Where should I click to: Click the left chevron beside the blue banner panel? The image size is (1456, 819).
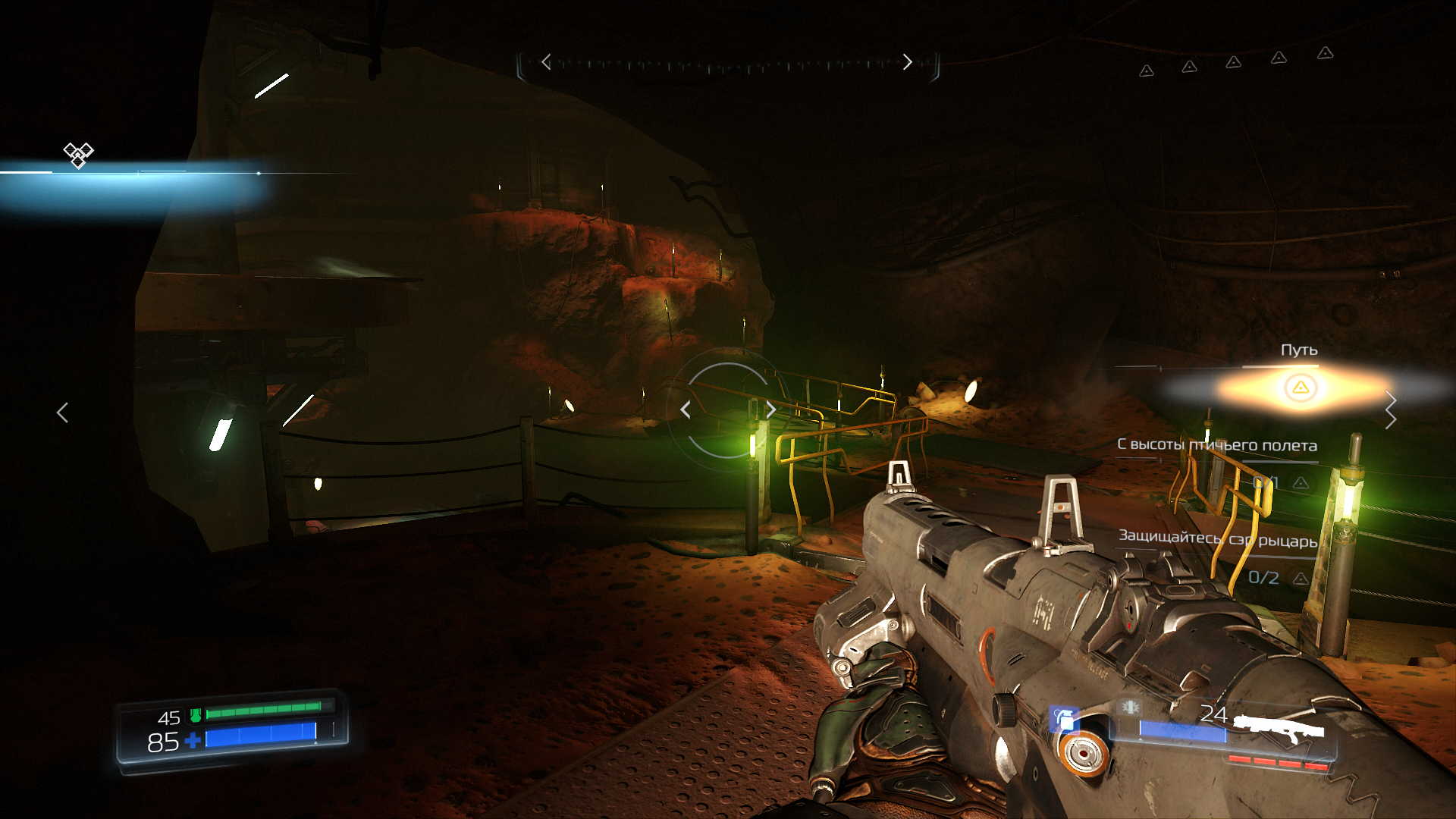(63, 413)
